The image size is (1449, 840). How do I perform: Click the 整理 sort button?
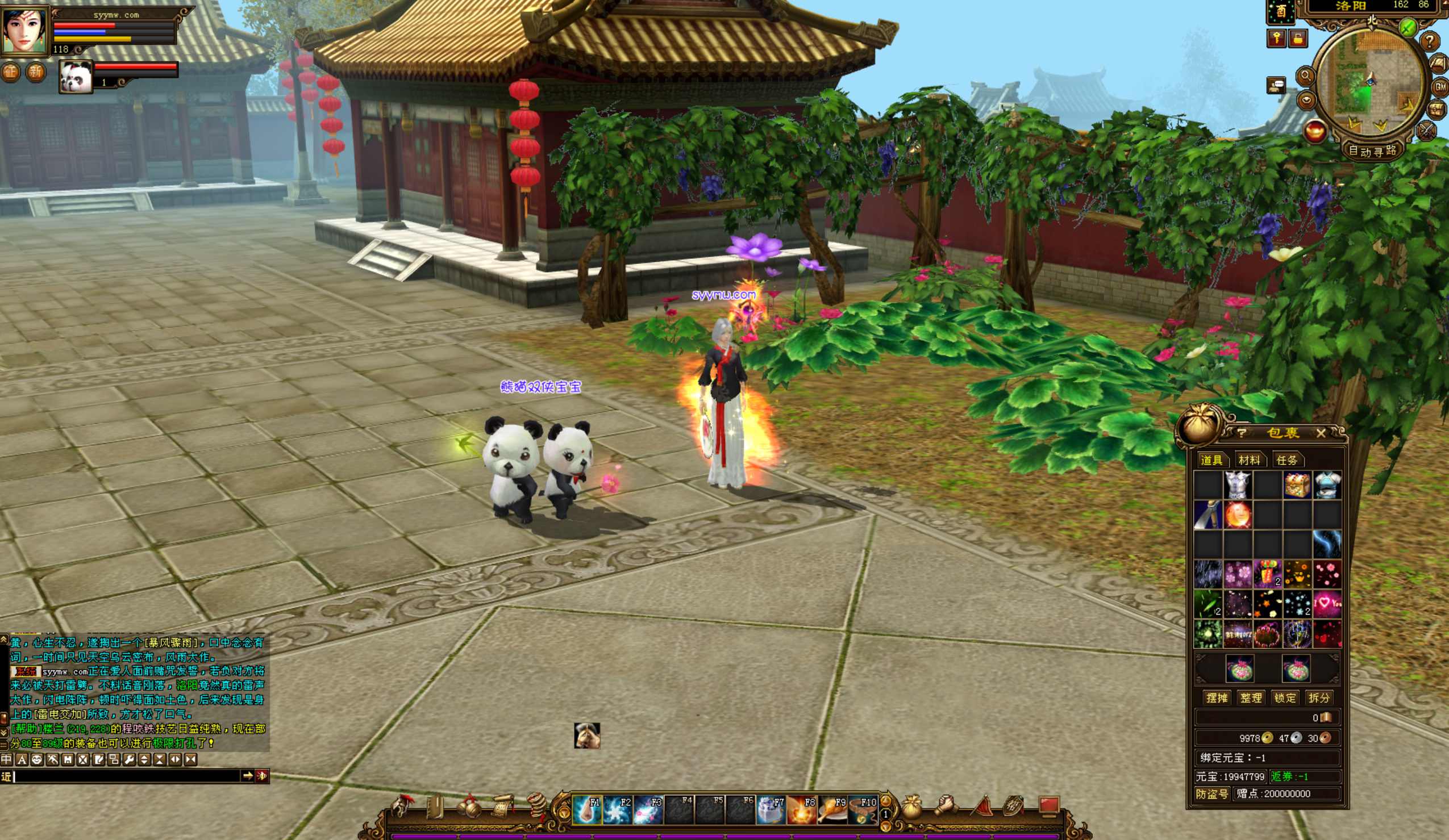coord(1251,698)
